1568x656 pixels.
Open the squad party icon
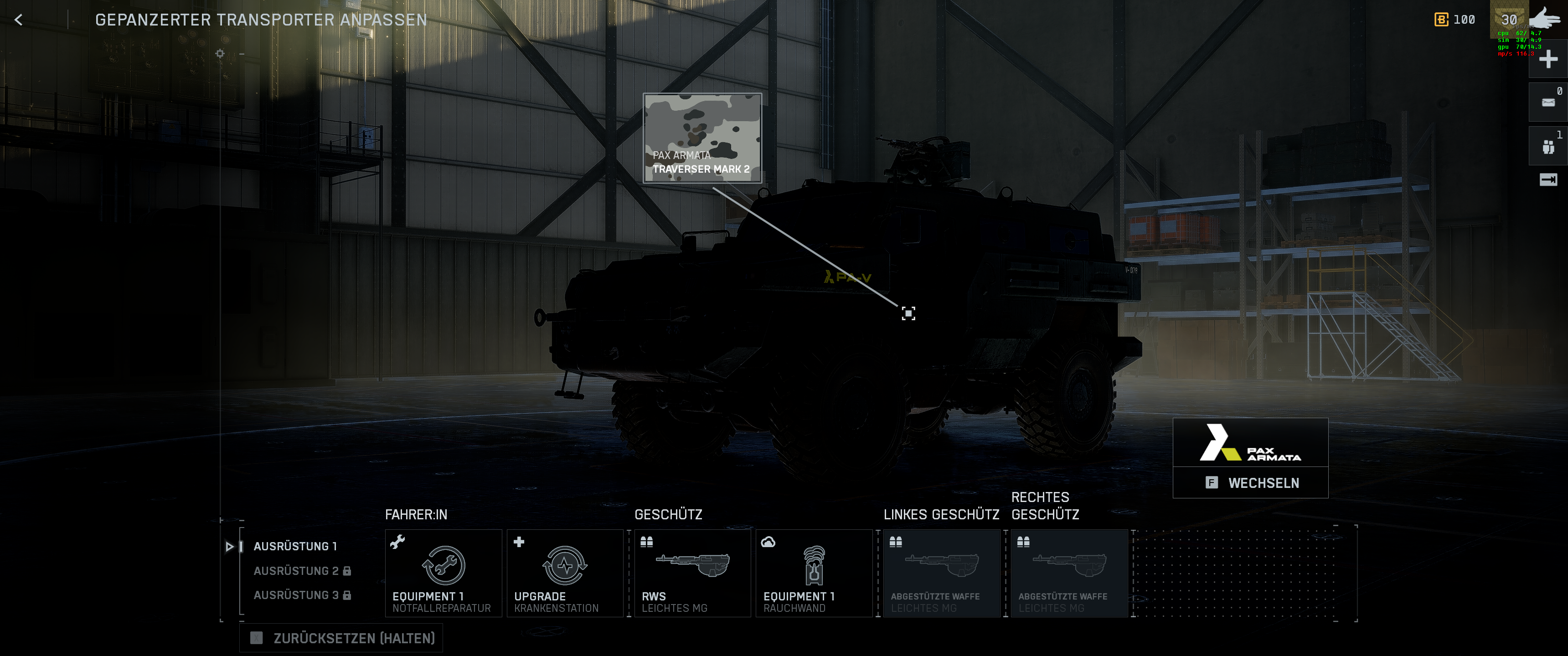(x=1547, y=147)
